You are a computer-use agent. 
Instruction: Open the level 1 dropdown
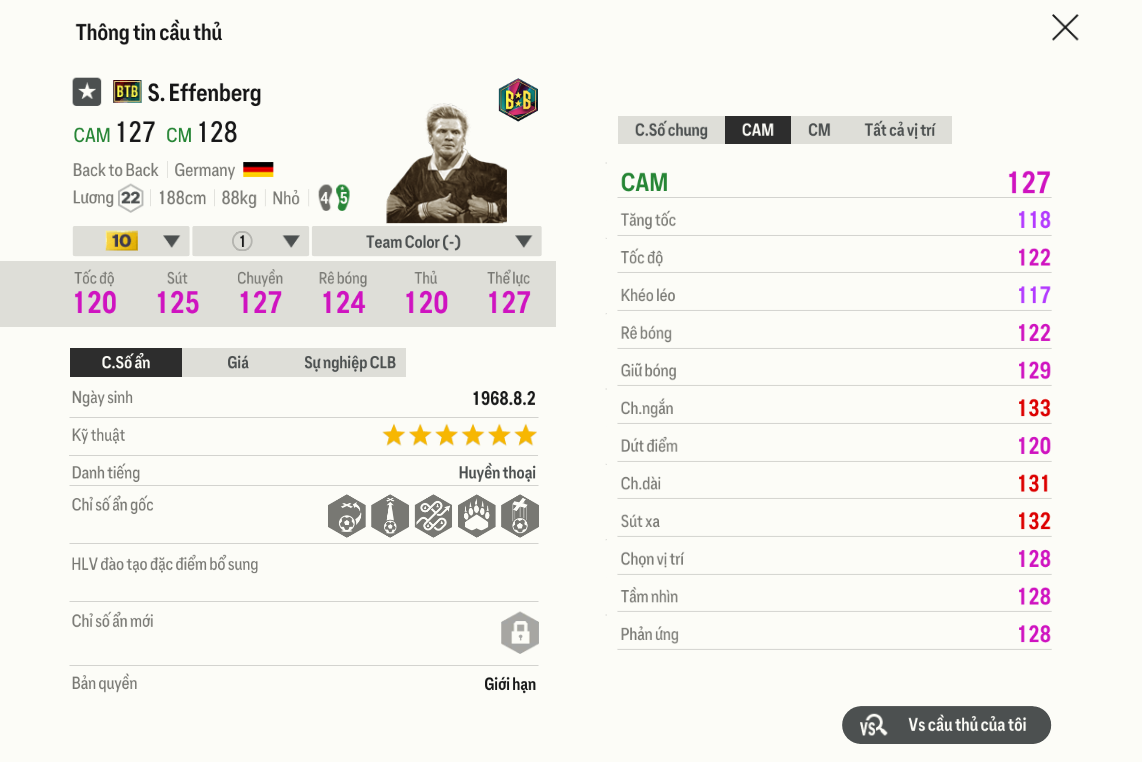[x=251, y=241]
